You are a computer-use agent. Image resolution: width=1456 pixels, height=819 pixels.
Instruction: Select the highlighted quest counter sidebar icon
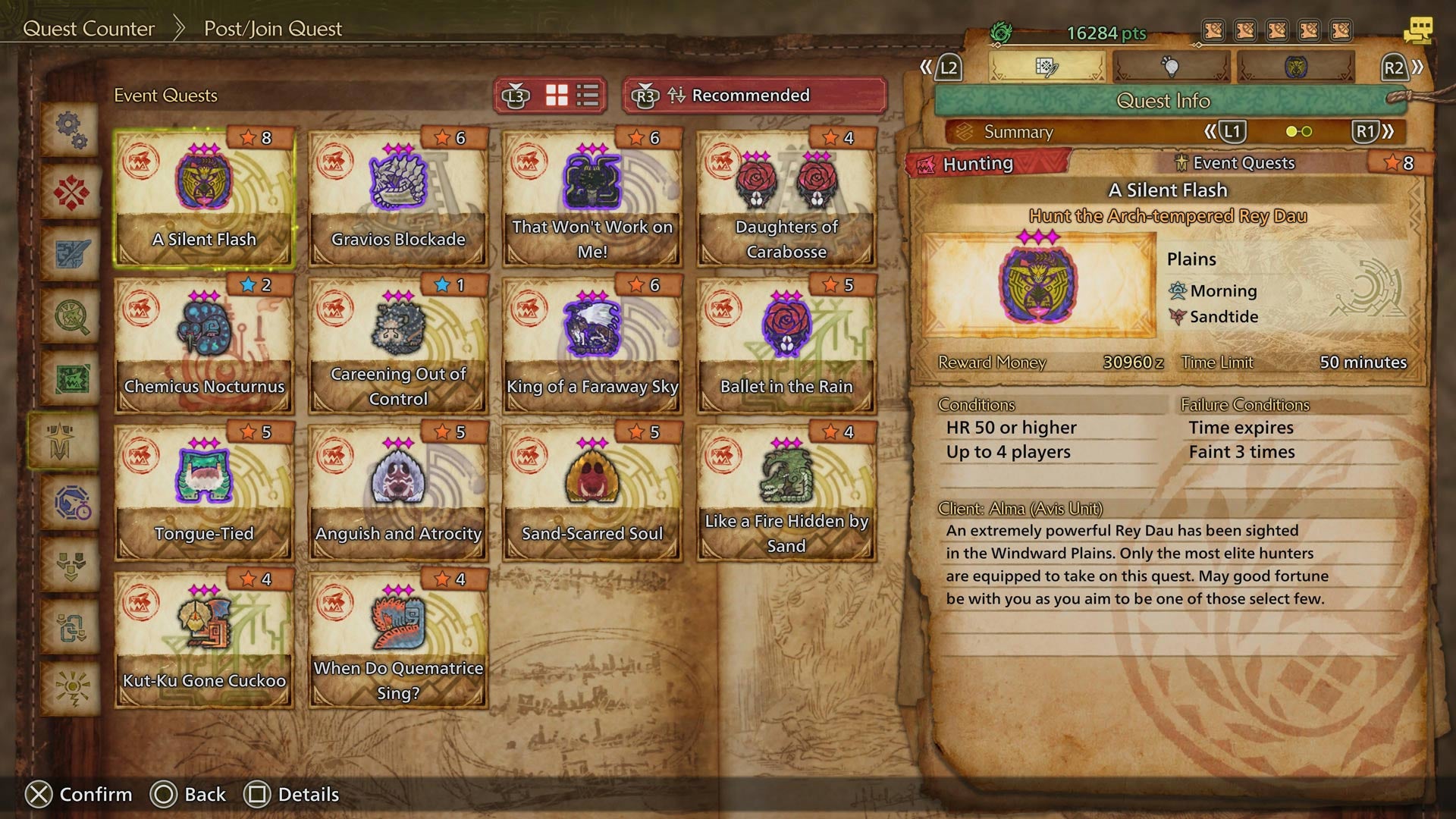click(x=70, y=438)
